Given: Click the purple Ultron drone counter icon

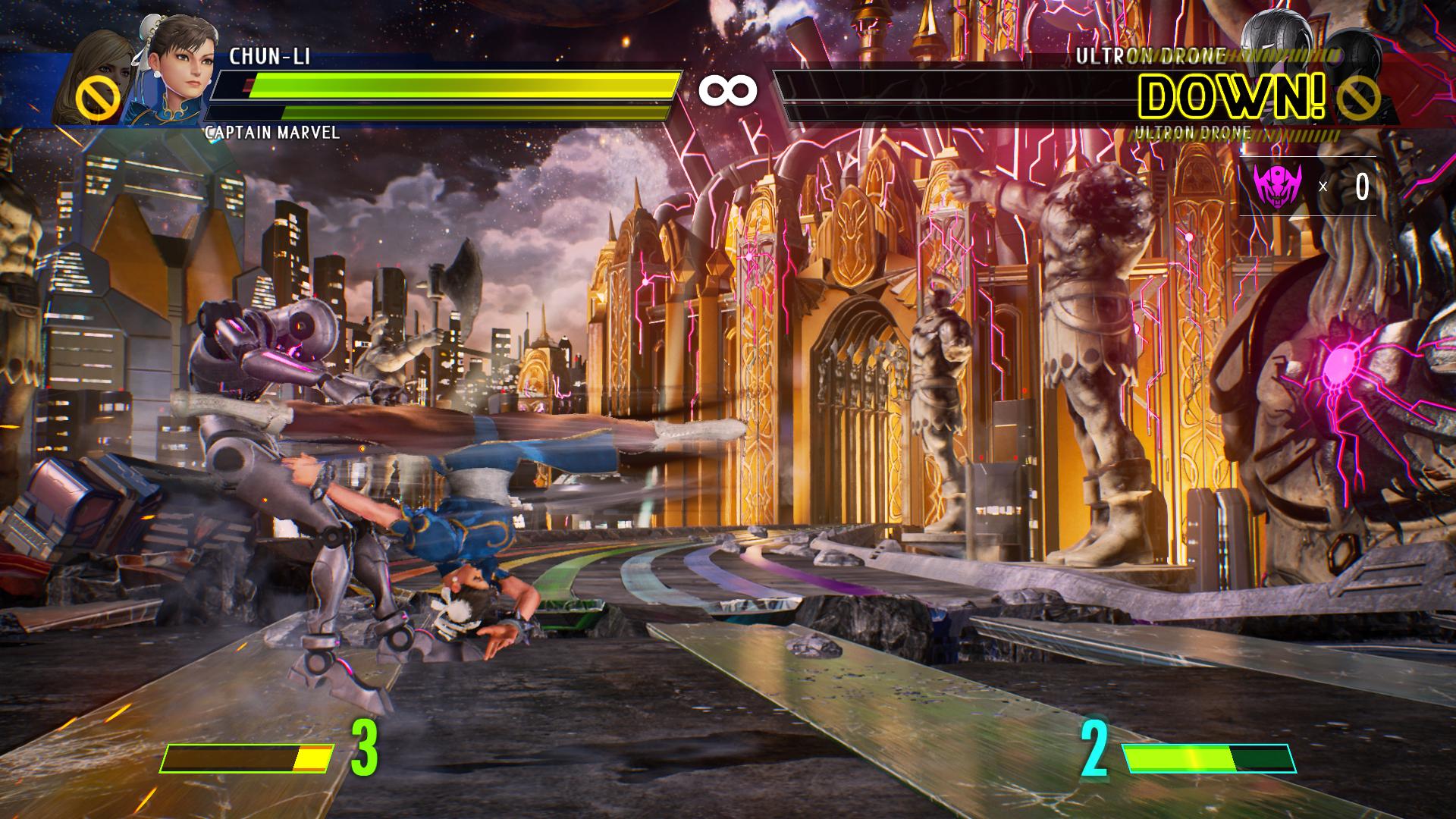Looking at the screenshot, I should tap(1277, 186).
